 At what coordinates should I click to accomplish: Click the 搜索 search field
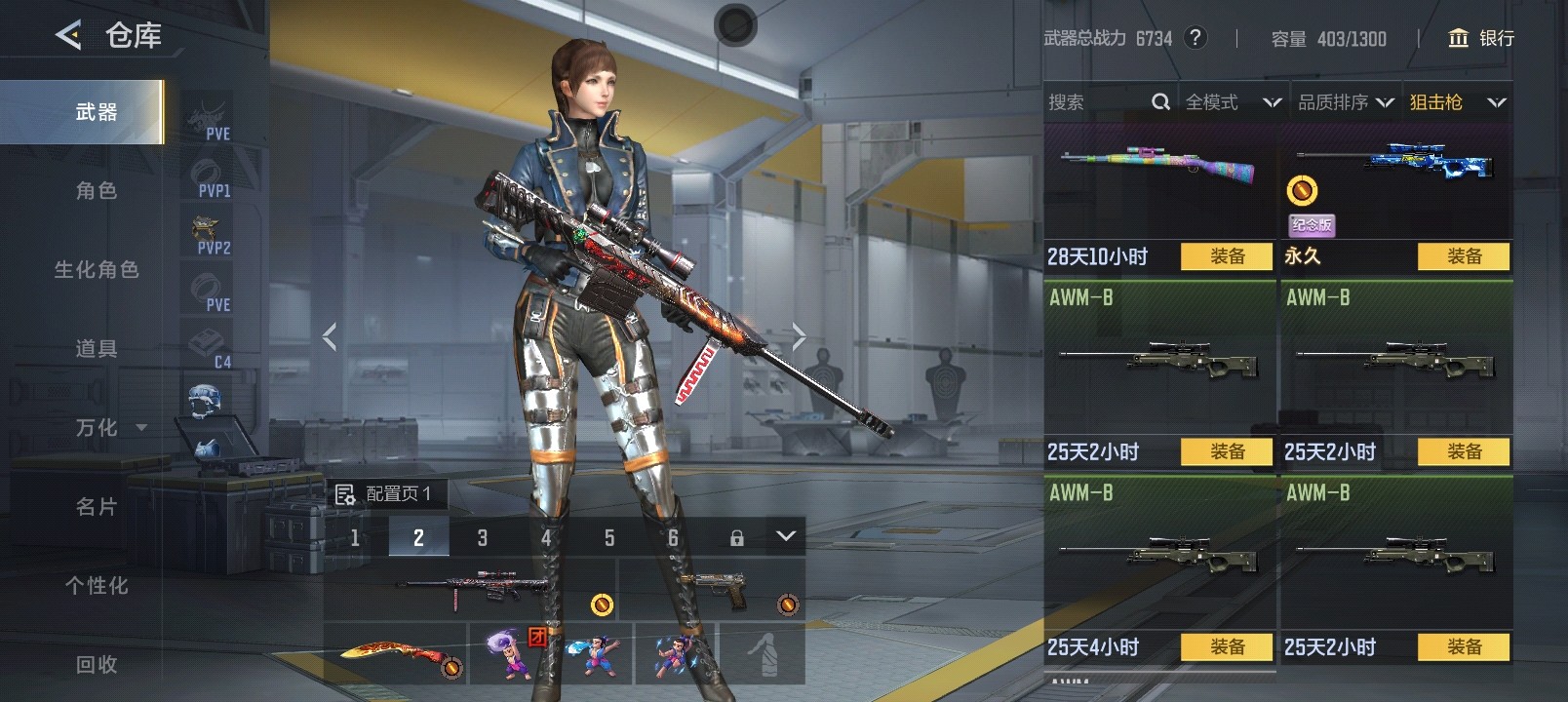(x=1097, y=102)
